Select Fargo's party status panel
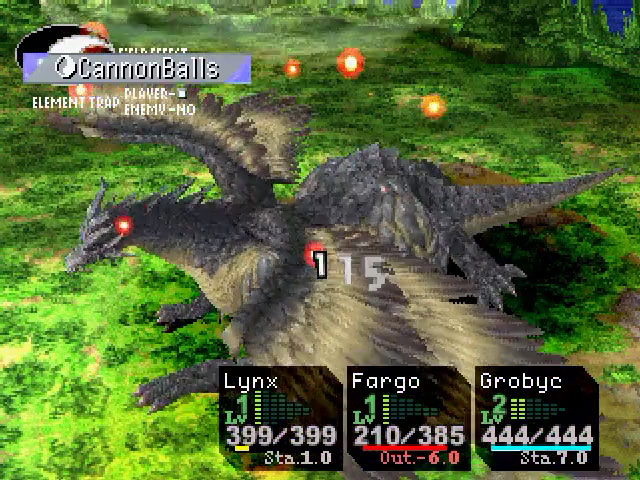The width and height of the screenshot is (640, 480). coord(408,417)
